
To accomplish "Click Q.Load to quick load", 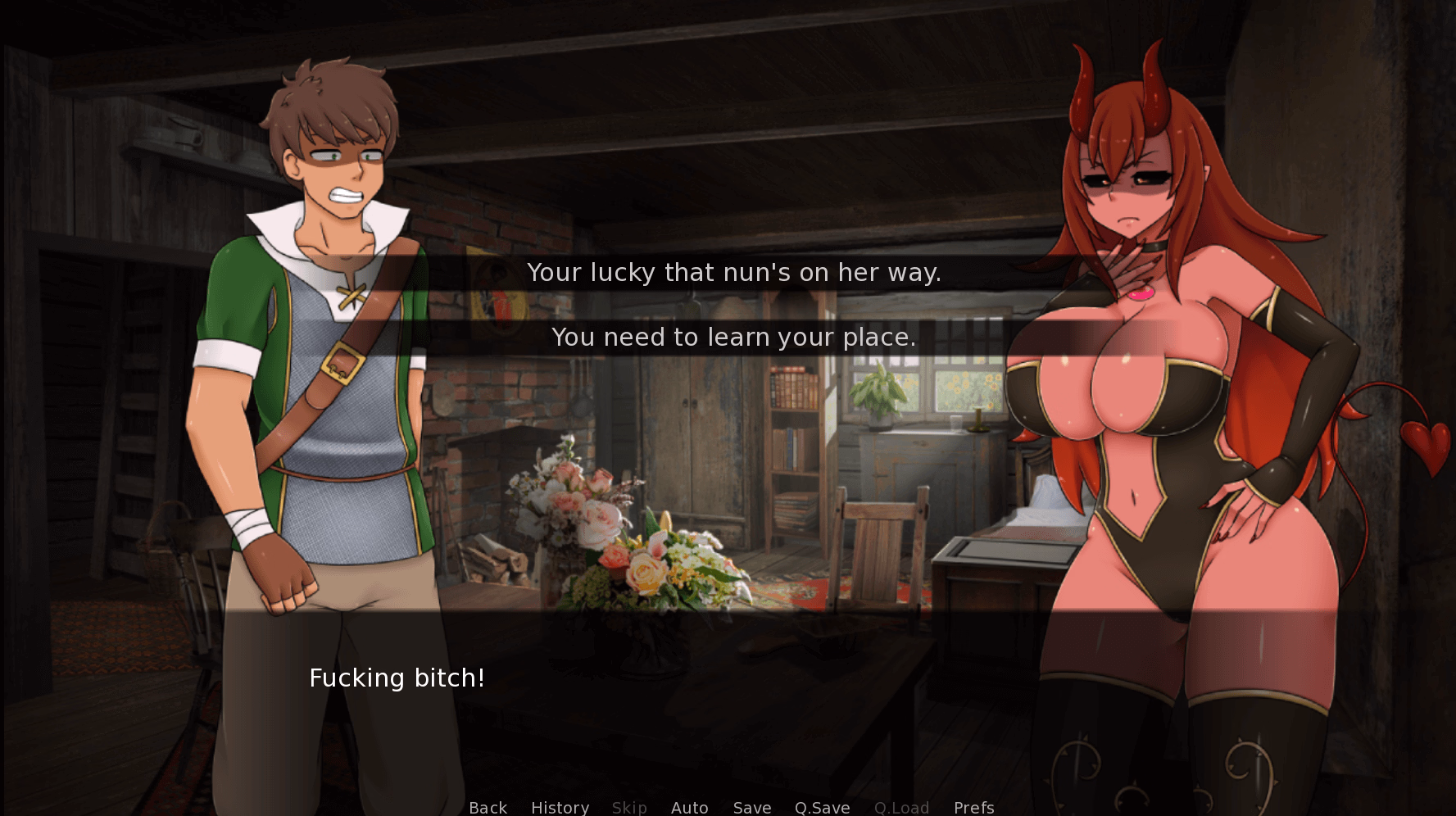I will pos(901,808).
